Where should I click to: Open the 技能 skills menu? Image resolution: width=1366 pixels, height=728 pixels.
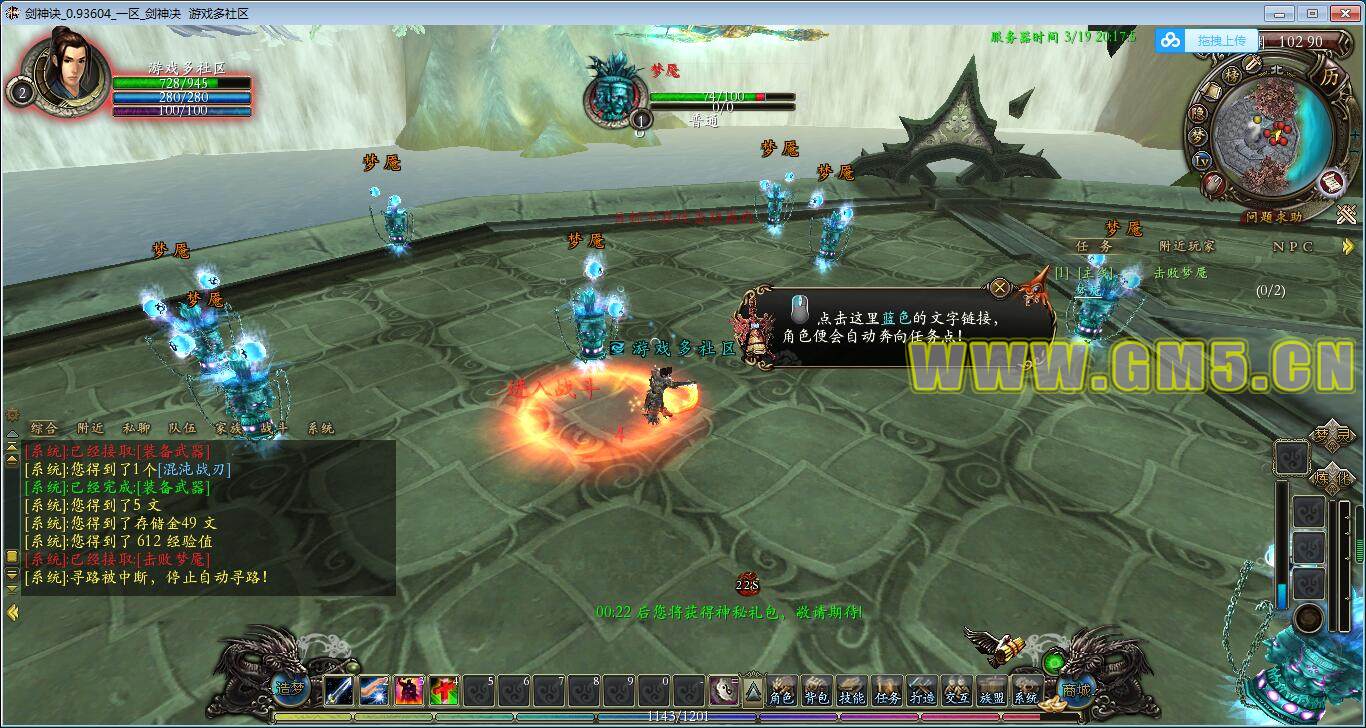point(852,692)
